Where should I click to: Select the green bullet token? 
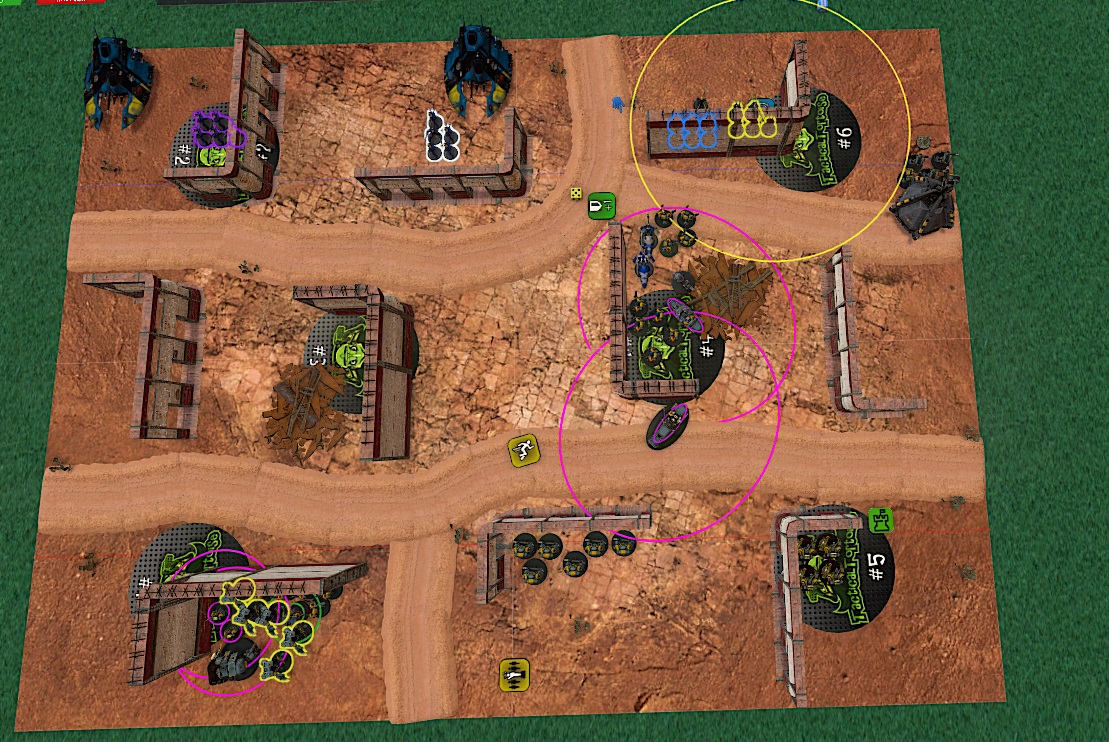click(x=600, y=205)
